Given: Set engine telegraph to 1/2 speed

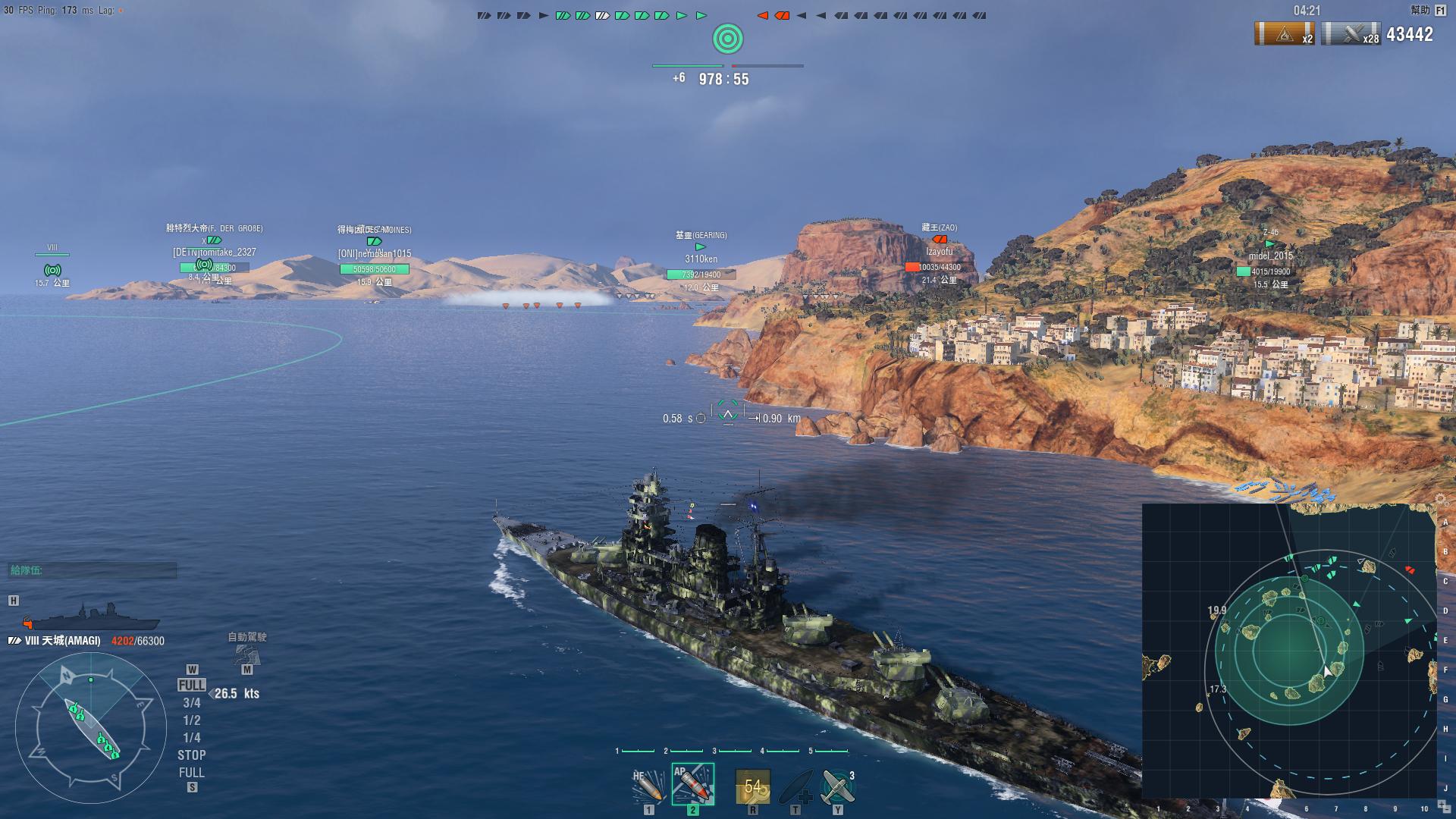Looking at the screenshot, I should coord(192,720).
